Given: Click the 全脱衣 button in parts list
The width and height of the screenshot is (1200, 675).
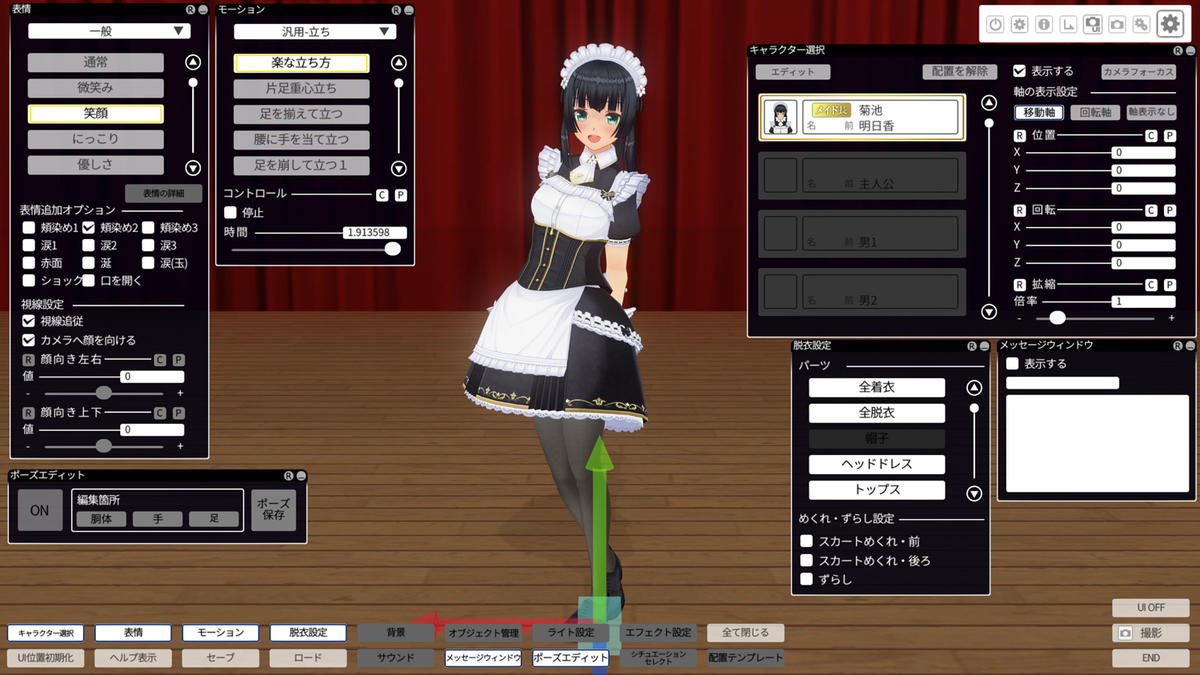Looking at the screenshot, I should click(x=876, y=413).
